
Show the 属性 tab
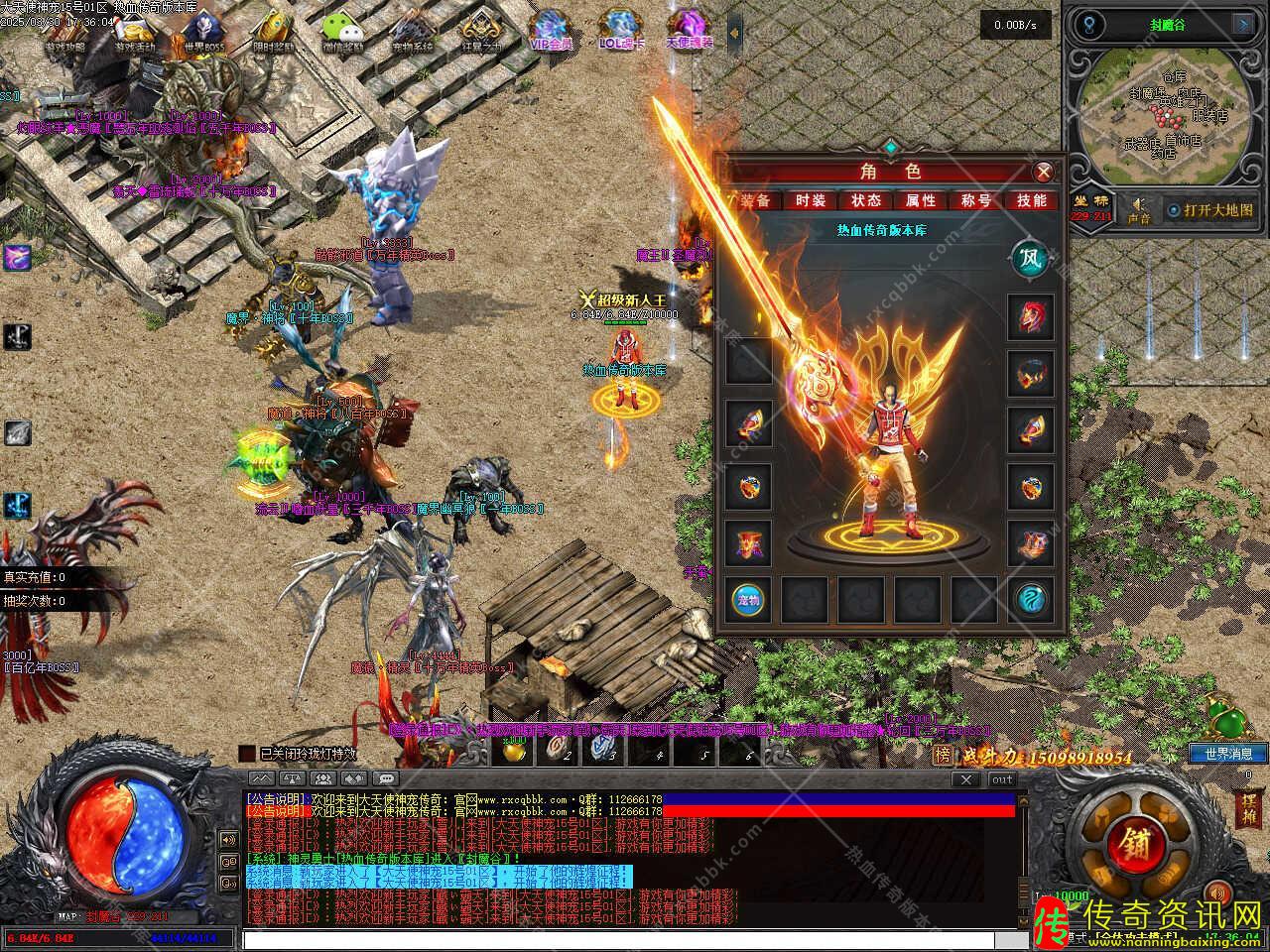point(921,200)
